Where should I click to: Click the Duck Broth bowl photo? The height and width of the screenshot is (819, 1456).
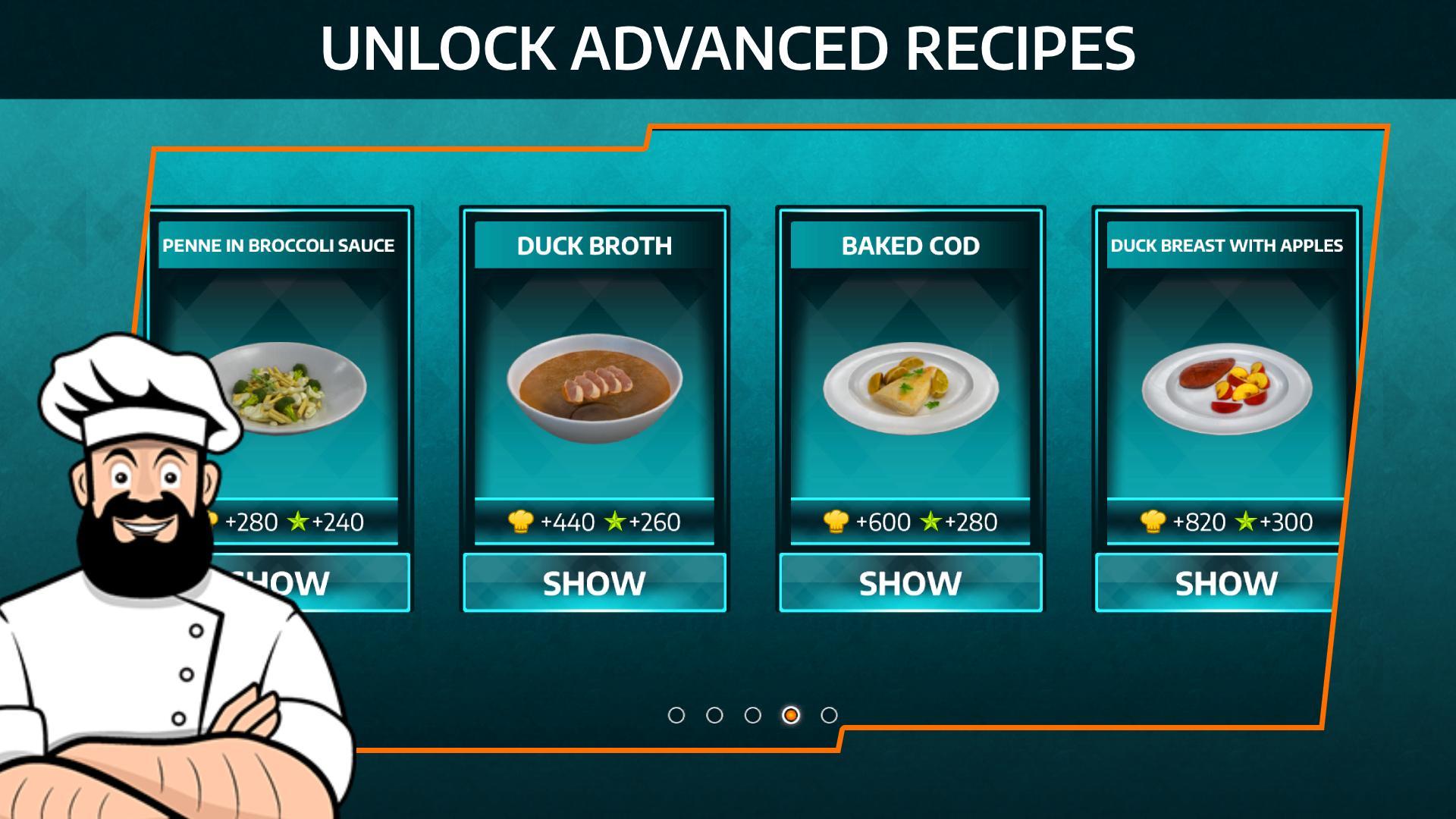pyautogui.click(x=595, y=387)
